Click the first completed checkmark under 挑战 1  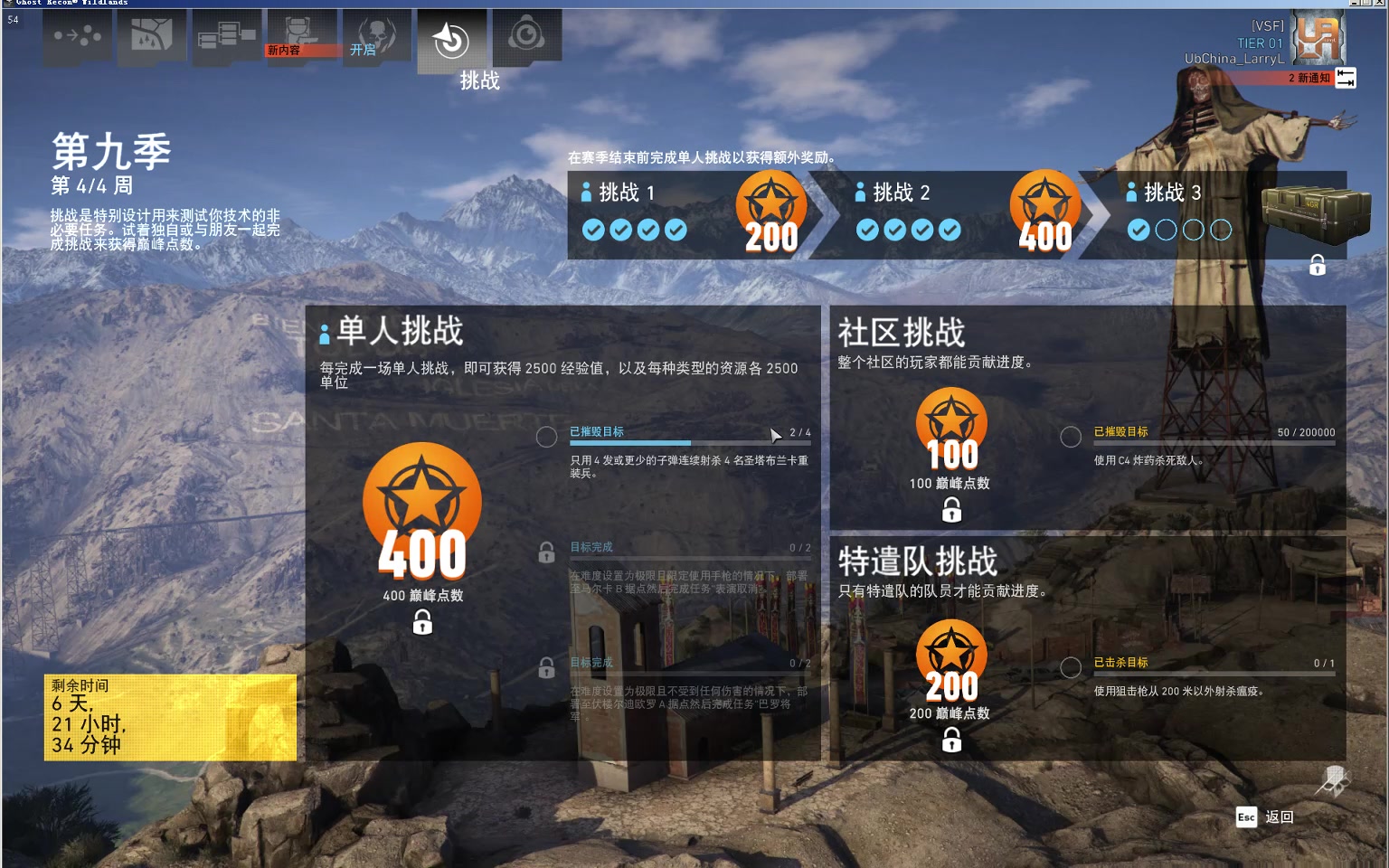click(x=594, y=230)
